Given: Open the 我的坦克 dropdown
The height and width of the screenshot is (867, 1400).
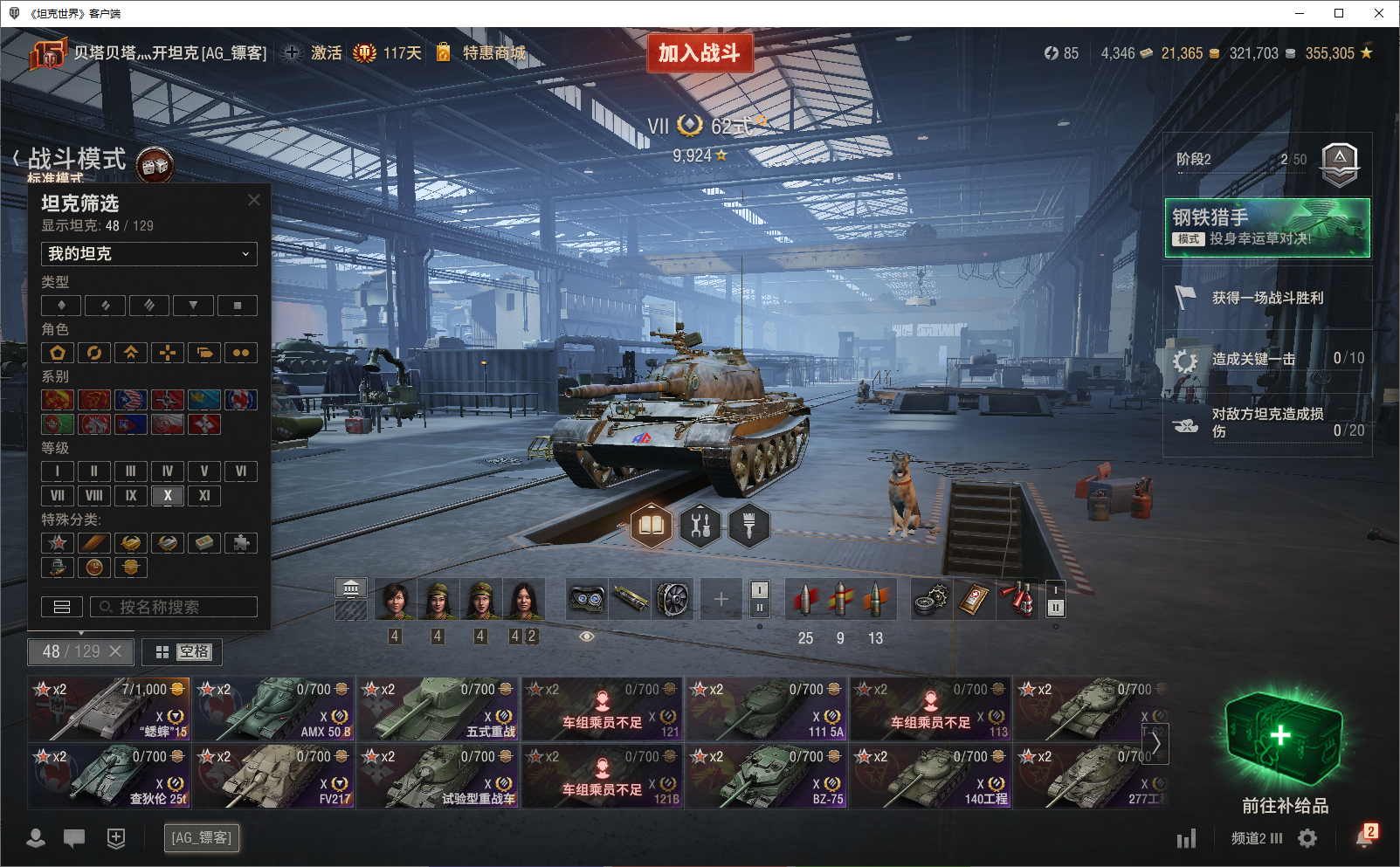Looking at the screenshot, I should (148, 254).
